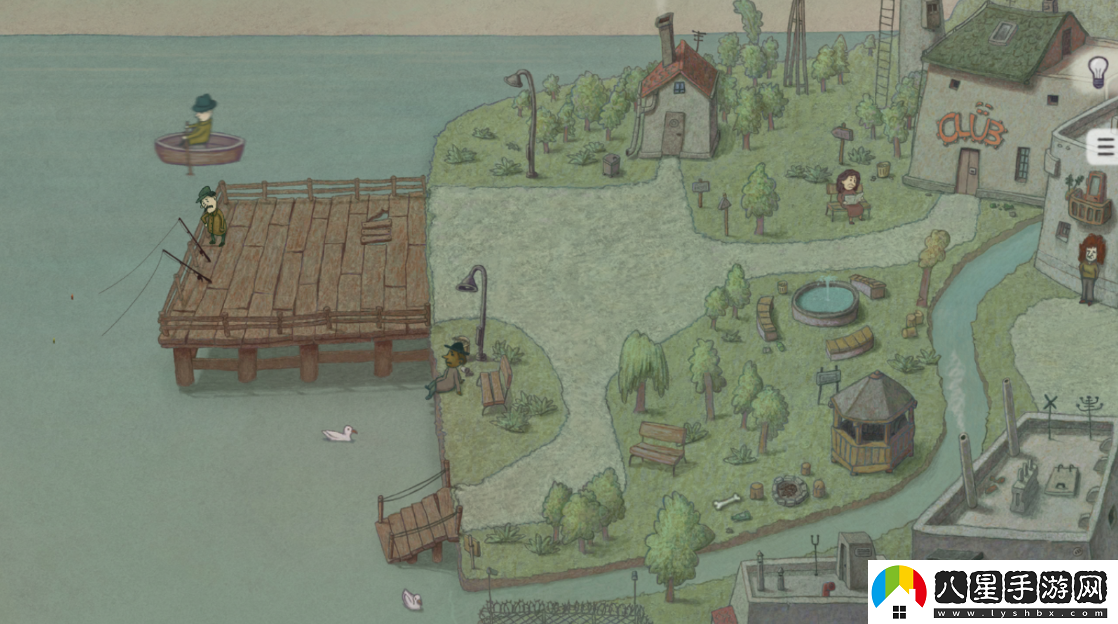Open the hamburger menu
This screenshot has height=624, width=1118.
point(1105,148)
